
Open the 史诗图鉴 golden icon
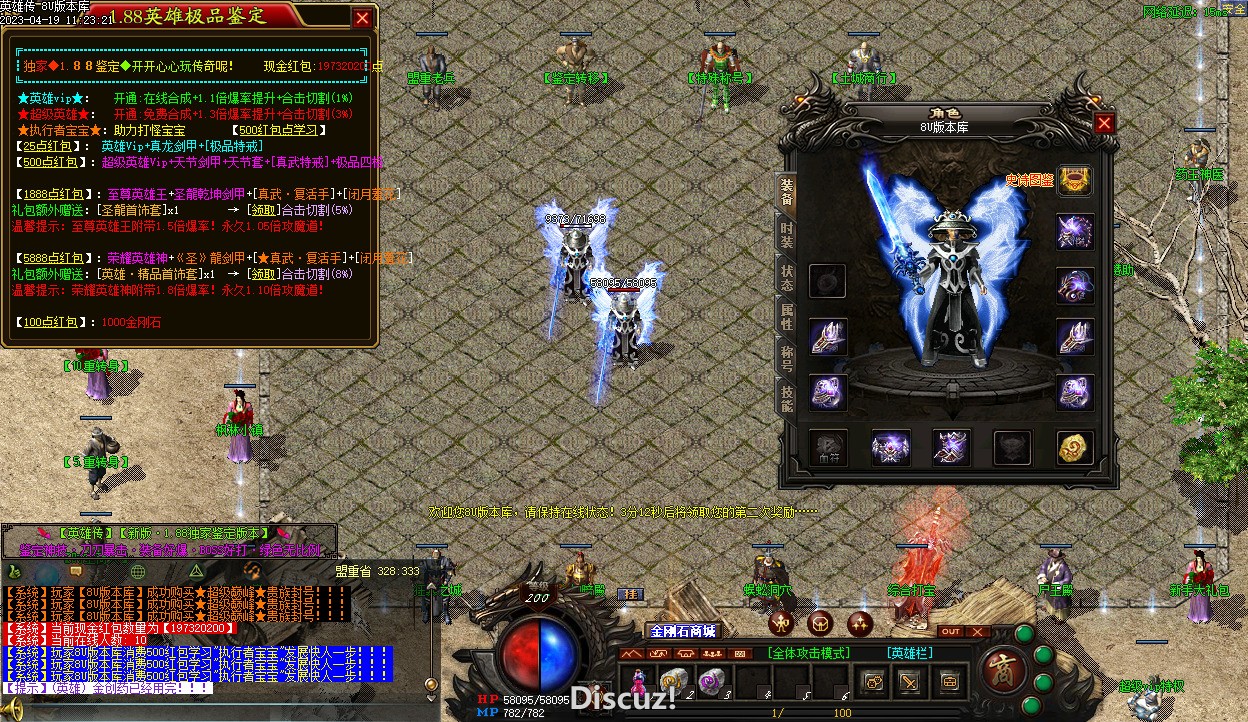click(x=1076, y=181)
